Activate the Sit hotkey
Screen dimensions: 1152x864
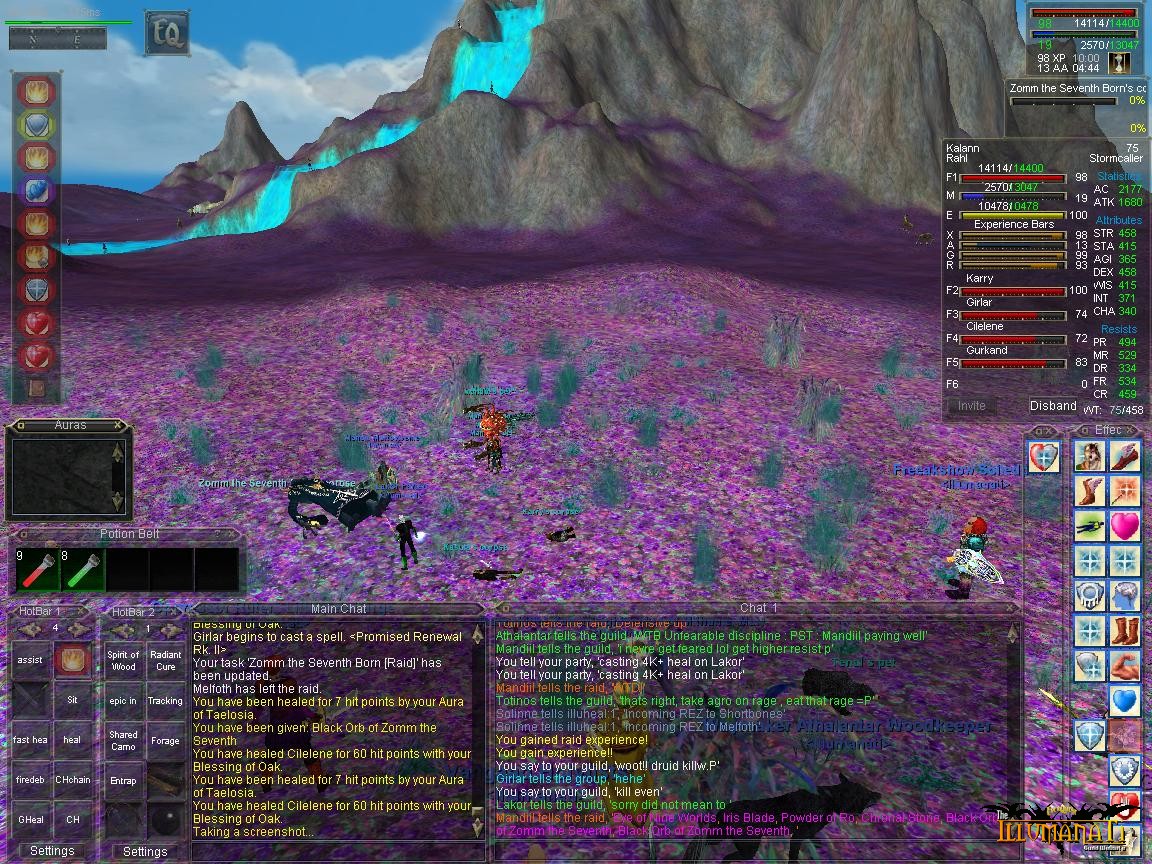tap(72, 700)
